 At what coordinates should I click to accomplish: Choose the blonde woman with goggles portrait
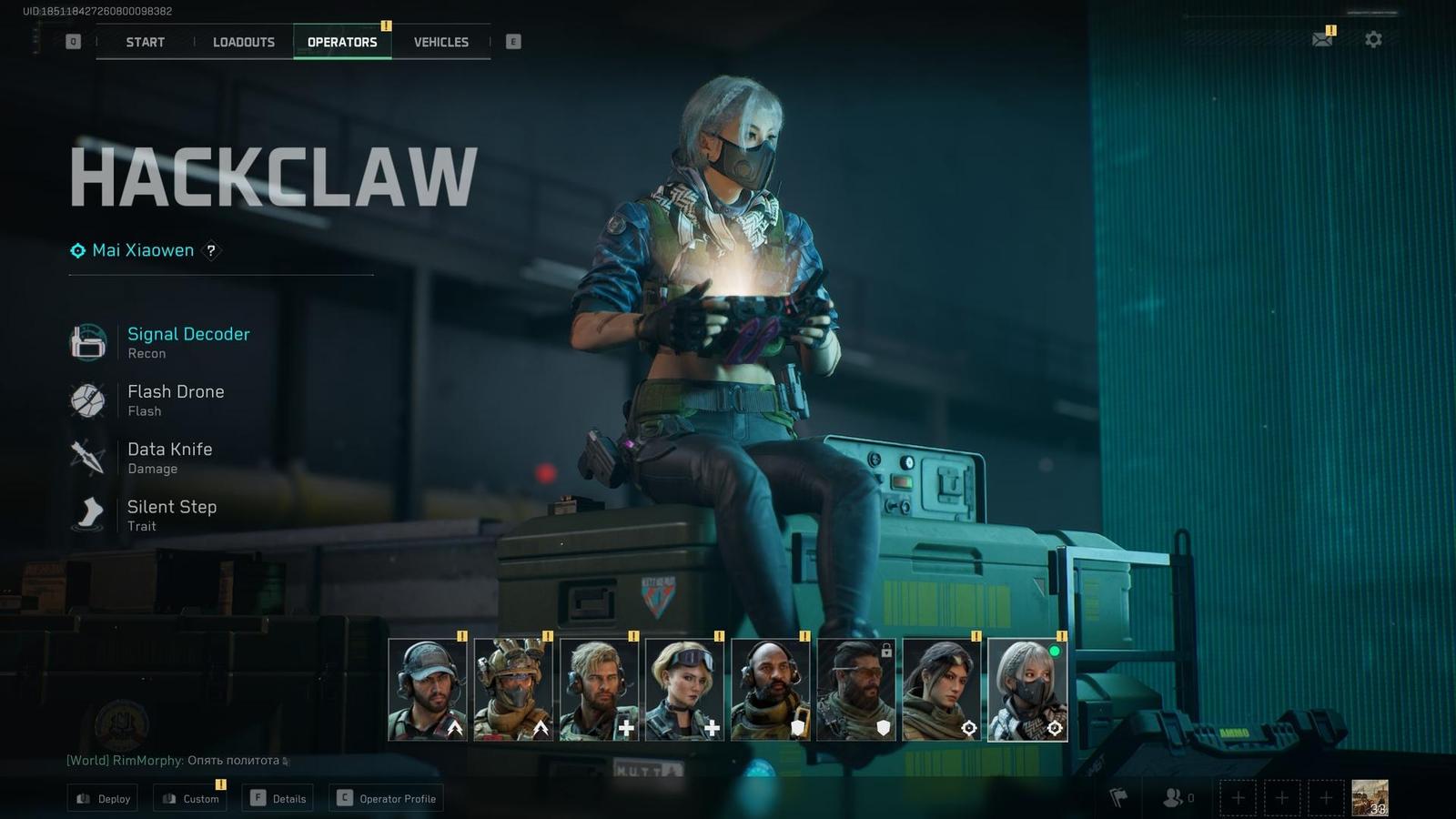(x=684, y=689)
